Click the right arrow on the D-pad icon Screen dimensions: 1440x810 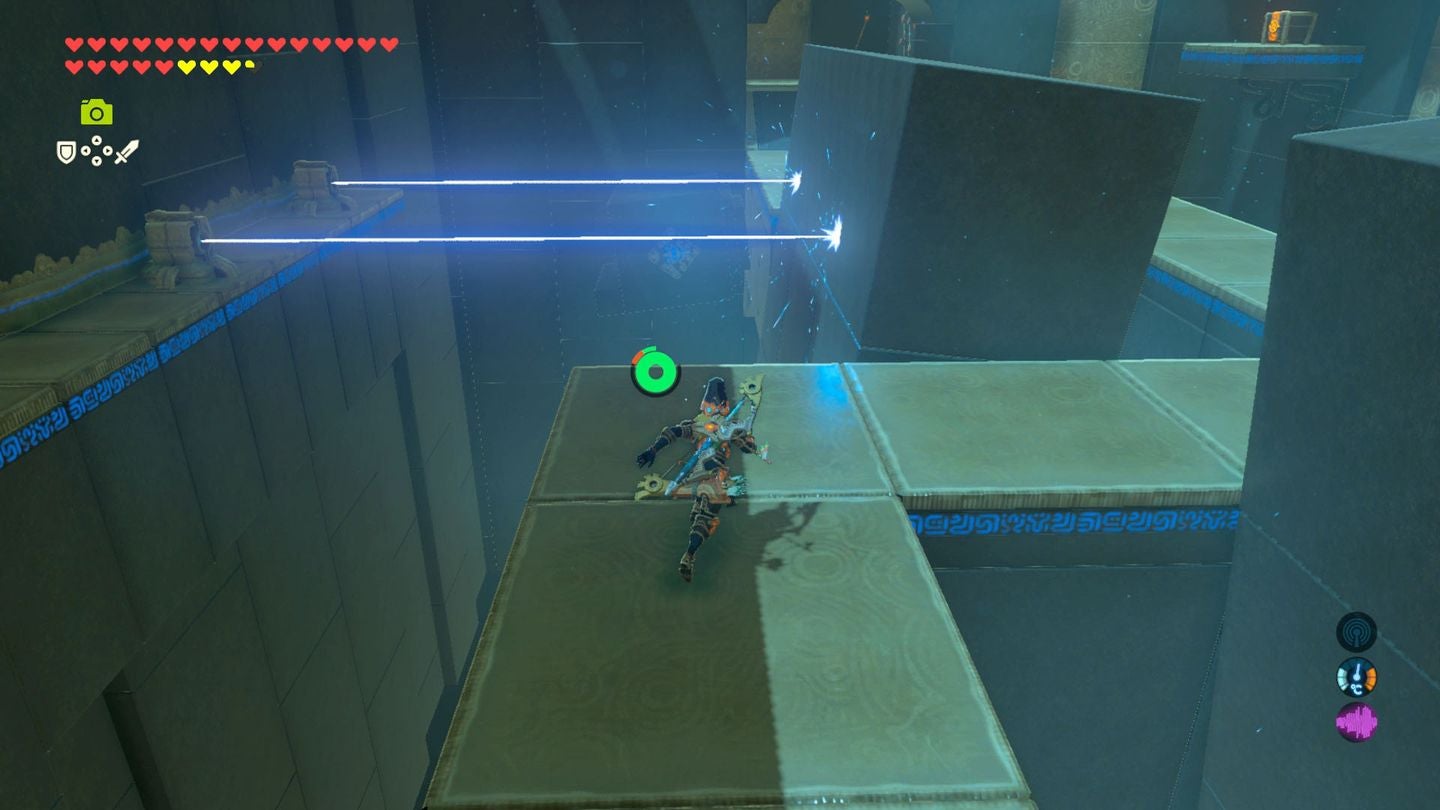(108, 151)
